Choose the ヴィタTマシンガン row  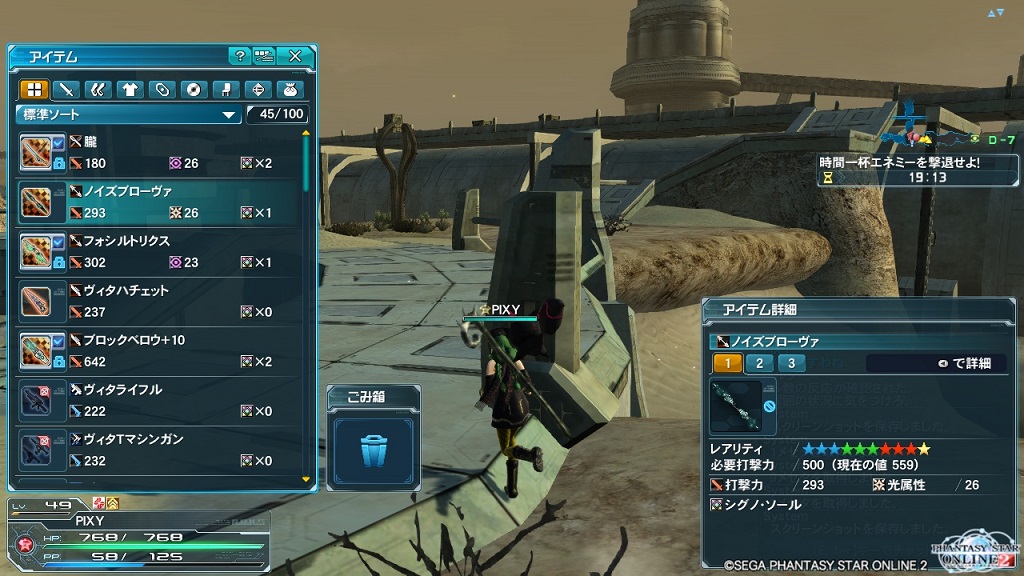[160, 450]
